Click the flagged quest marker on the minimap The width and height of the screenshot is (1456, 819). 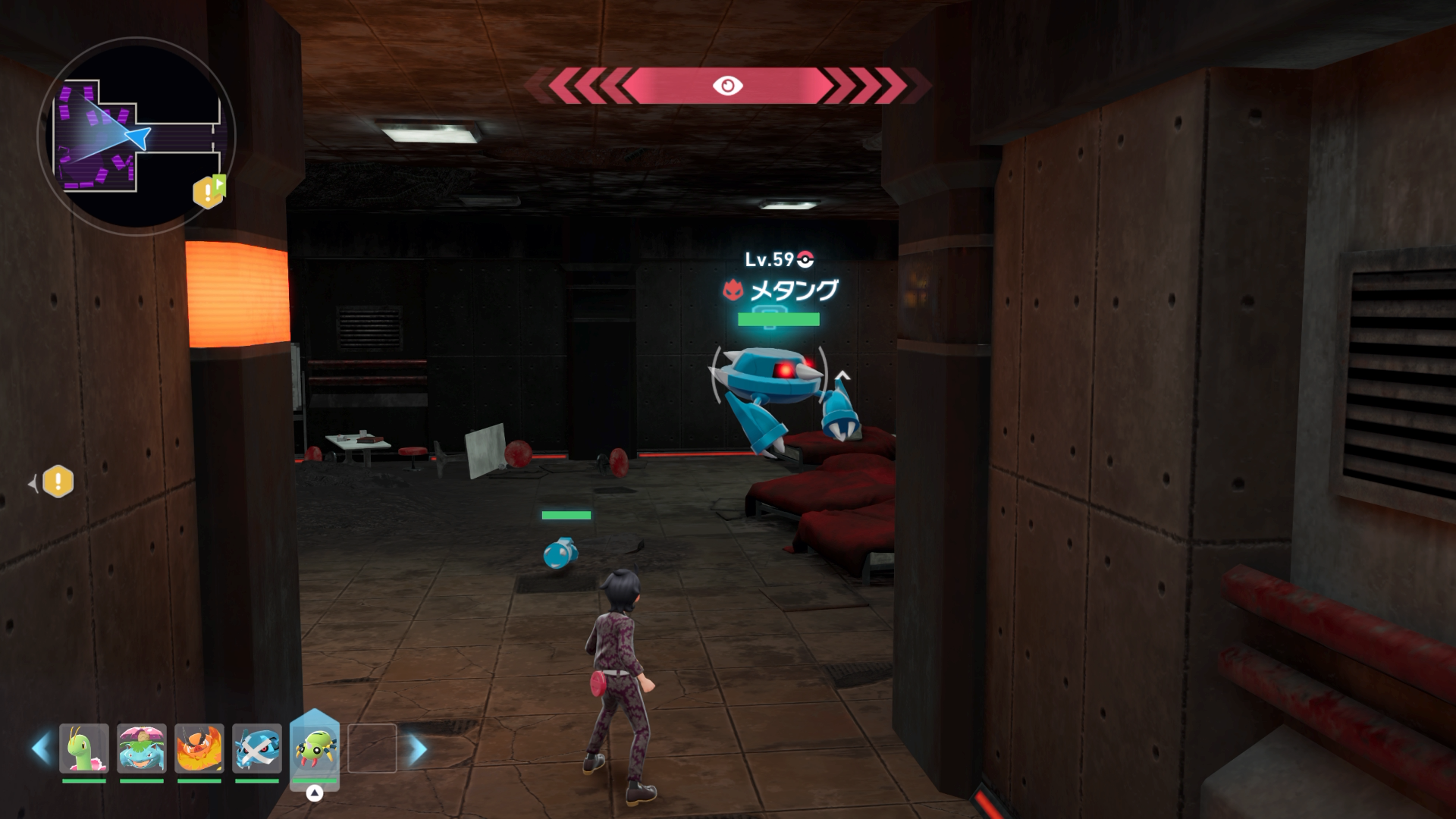tap(209, 192)
